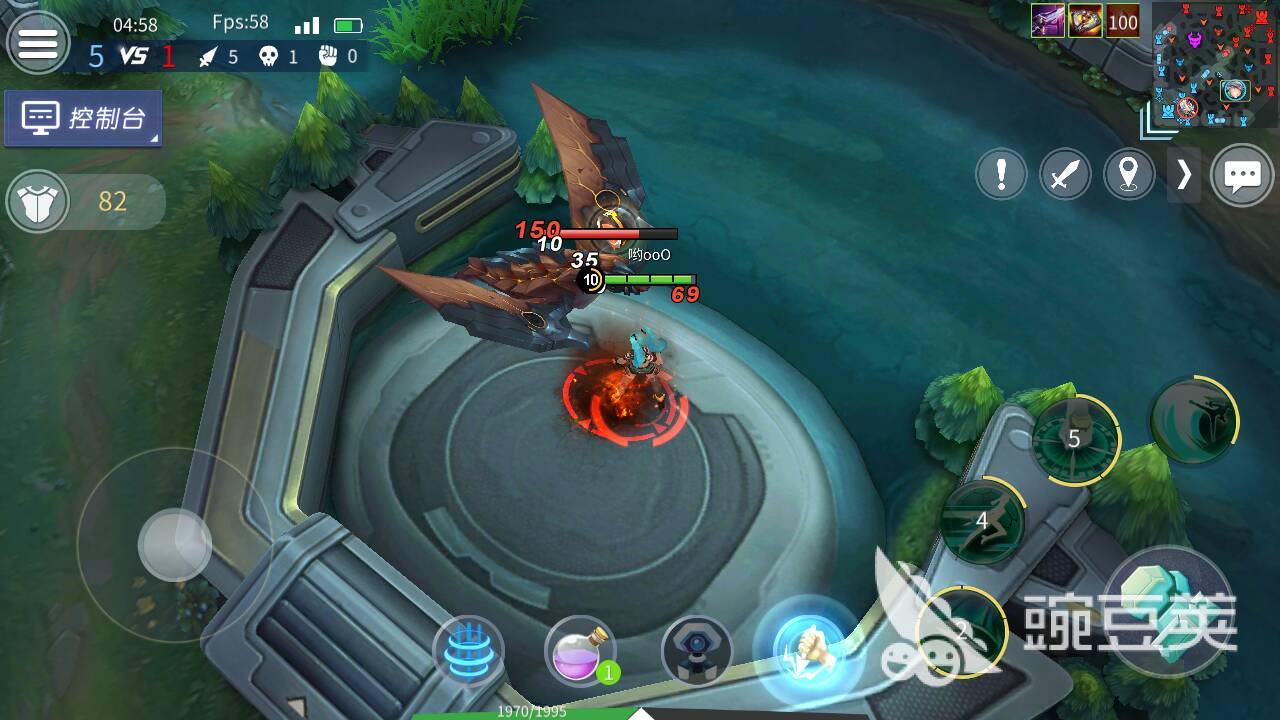Image resolution: width=1280 pixels, height=720 pixels.
Task: Place a ward with the eye icon
Action: click(697, 651)
